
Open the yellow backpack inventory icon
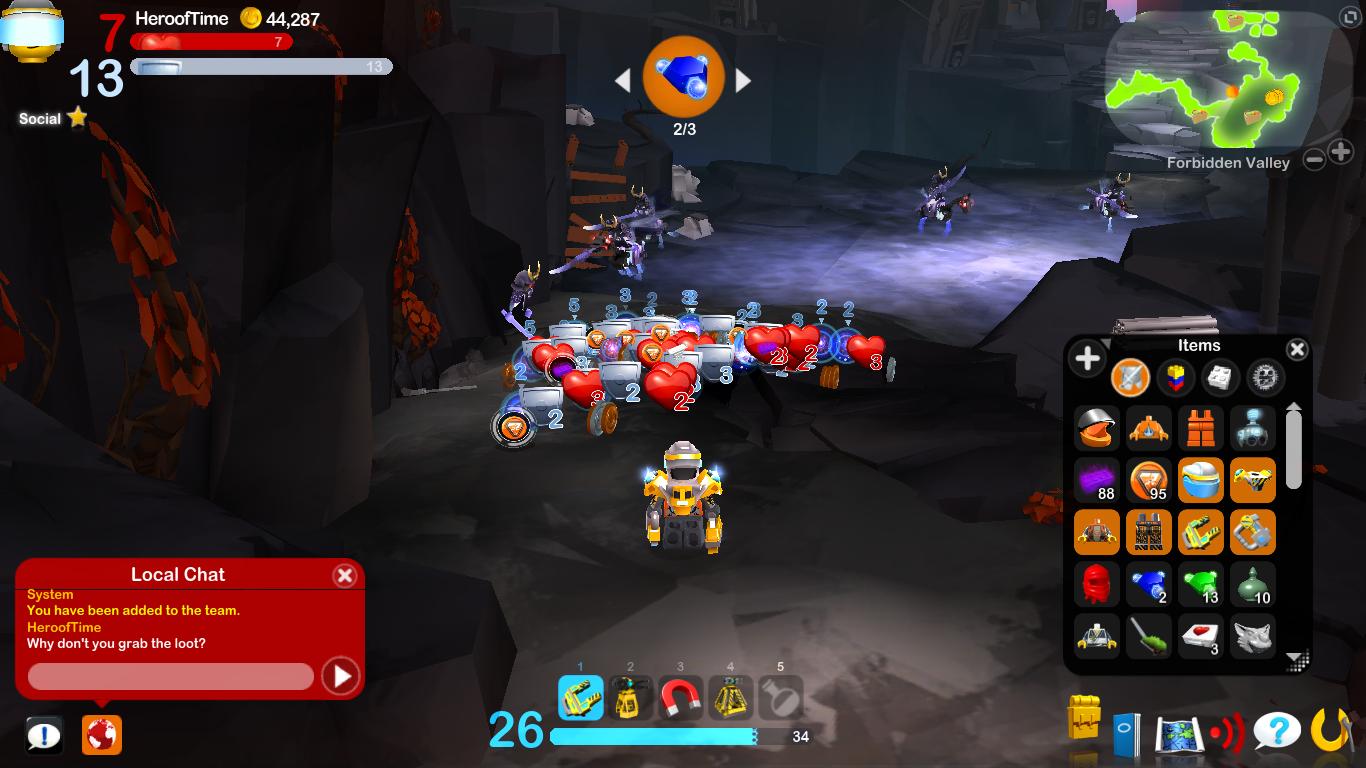point(1084,717)
